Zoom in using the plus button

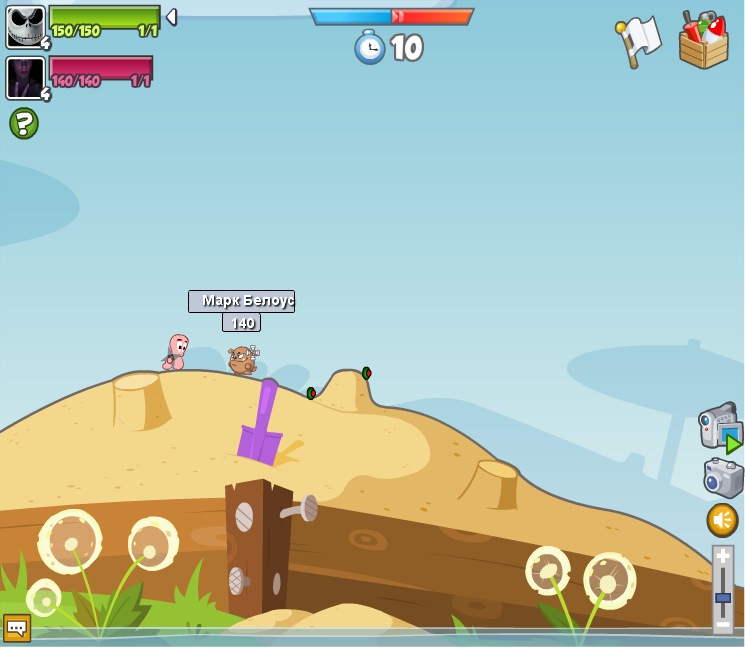723,555
